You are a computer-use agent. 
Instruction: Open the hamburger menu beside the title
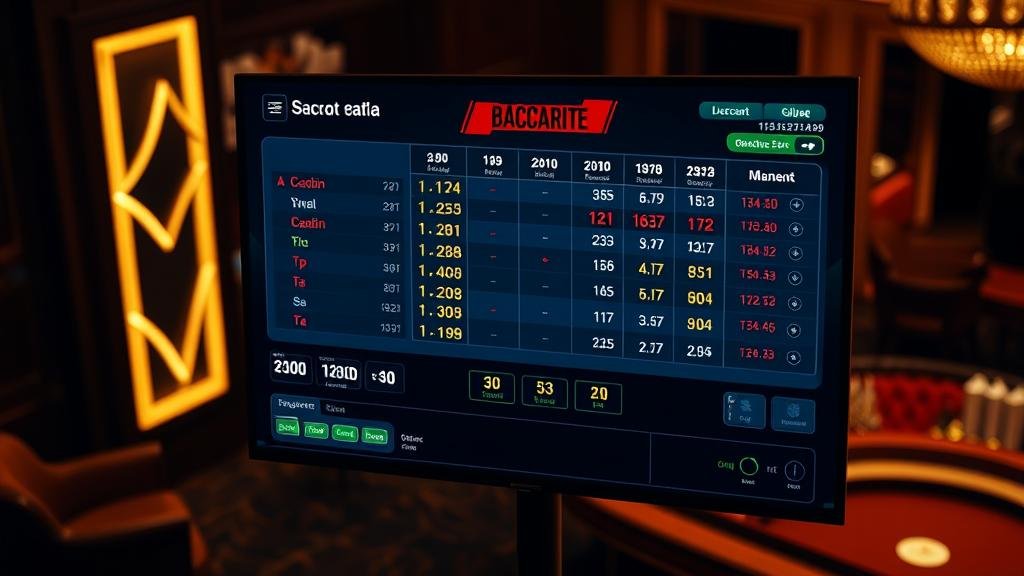tap(274, 108)
